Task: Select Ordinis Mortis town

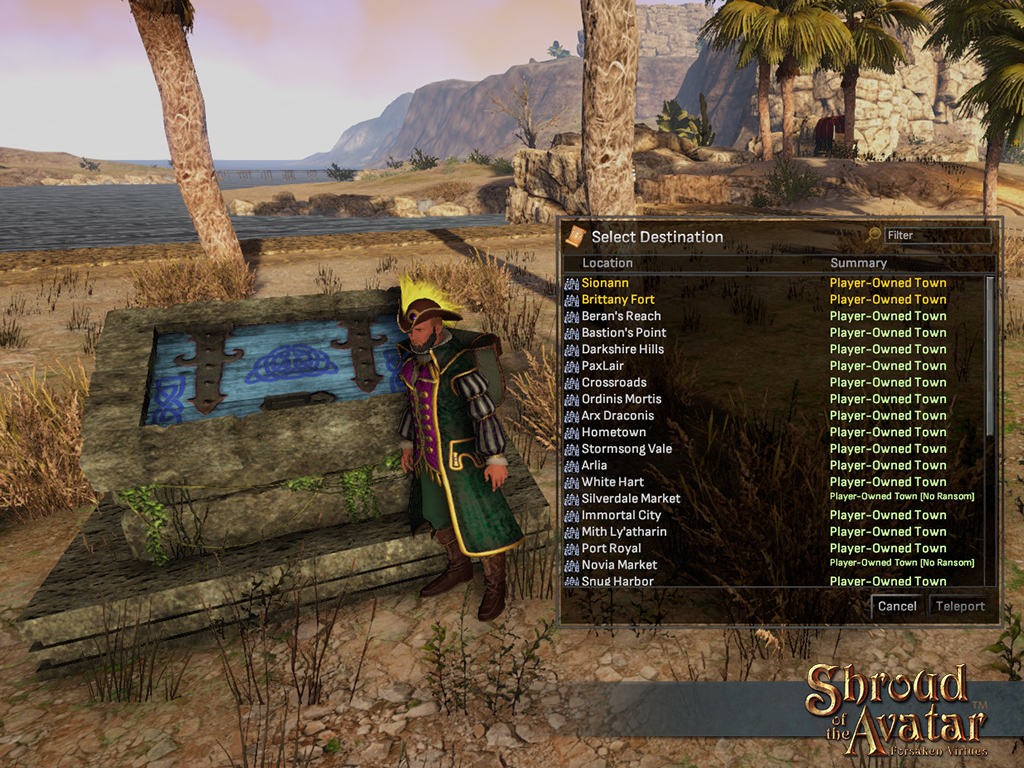Action: point(621,399)
